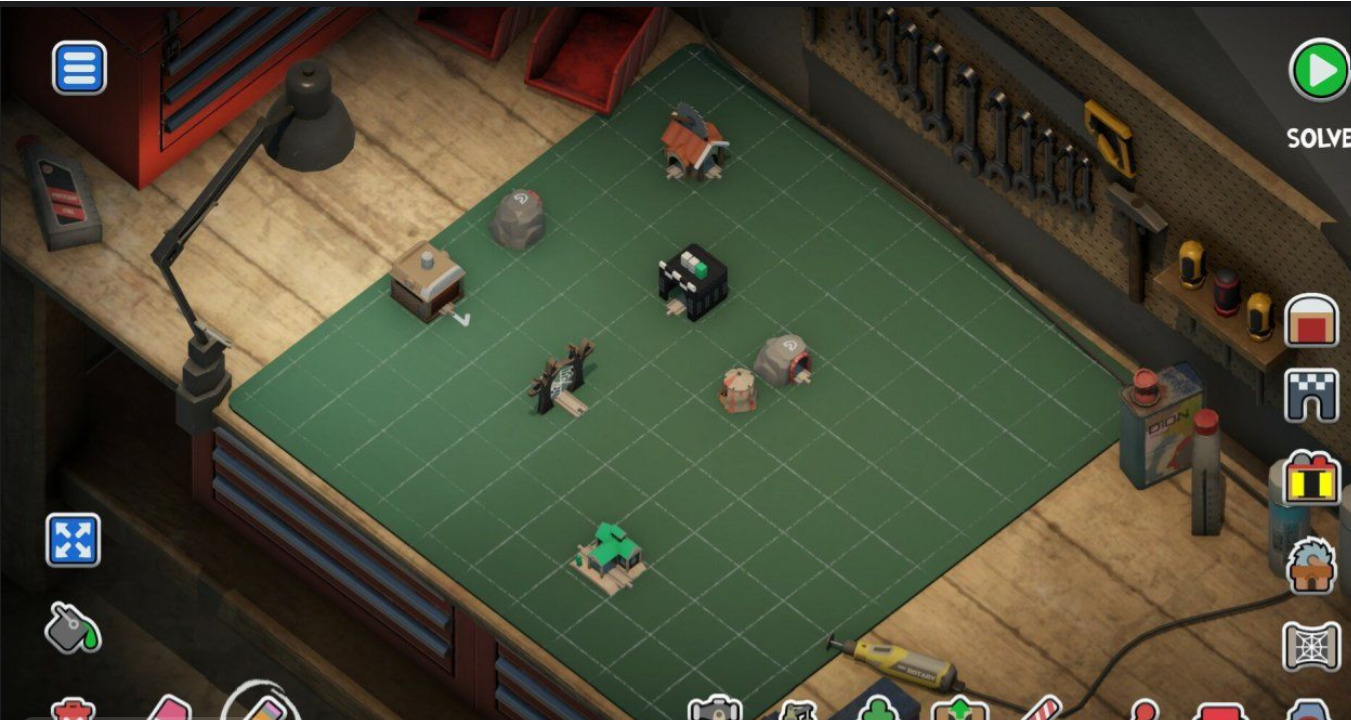1351x720 pixels.
Task: Choose the yellow-and-black striped station piece
Action: [x=1311, y=477]
